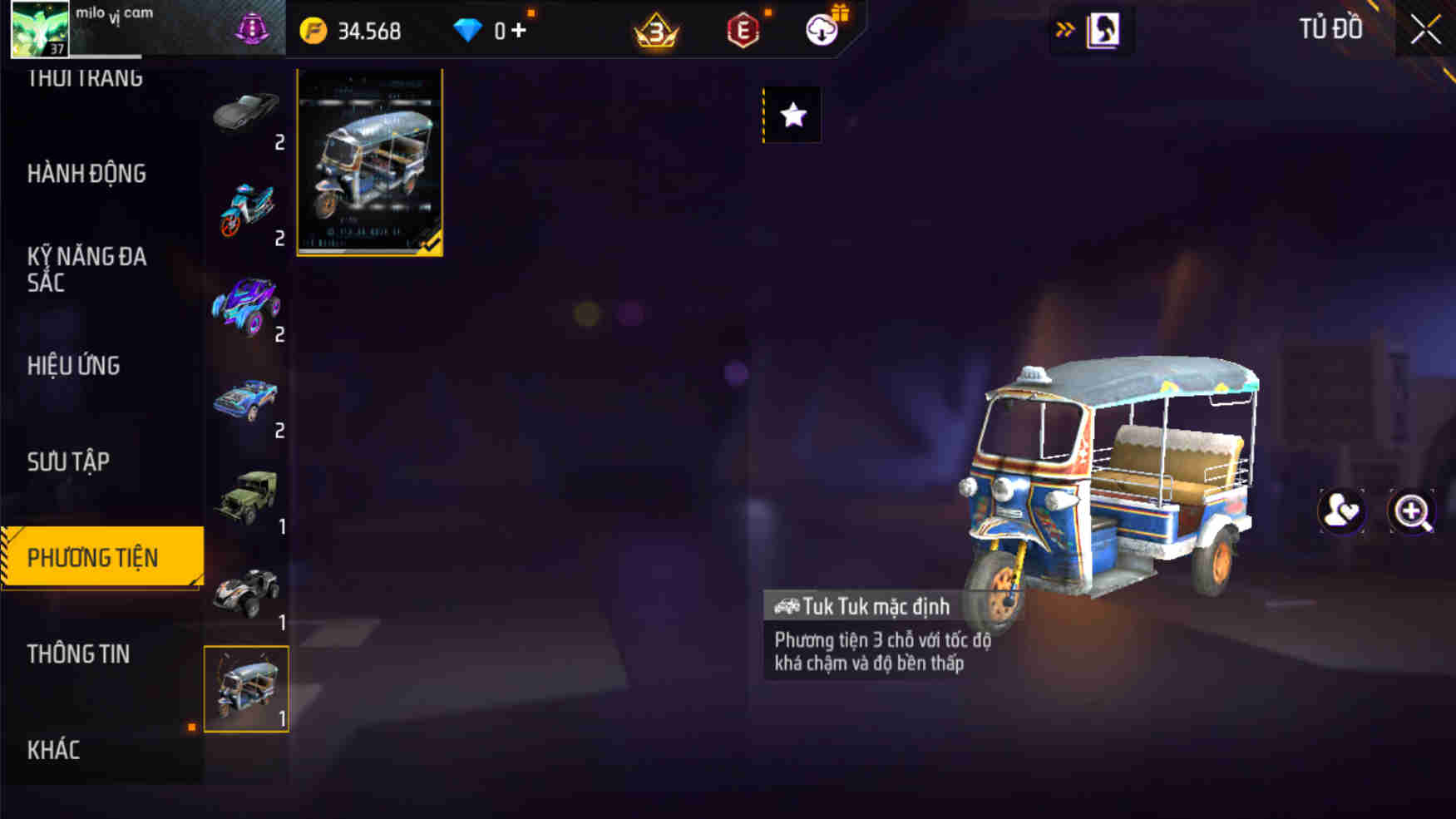The height and width of the screenshot is (819, 1456).
Task: Open the KHÁC category
Action: (54, 750)
